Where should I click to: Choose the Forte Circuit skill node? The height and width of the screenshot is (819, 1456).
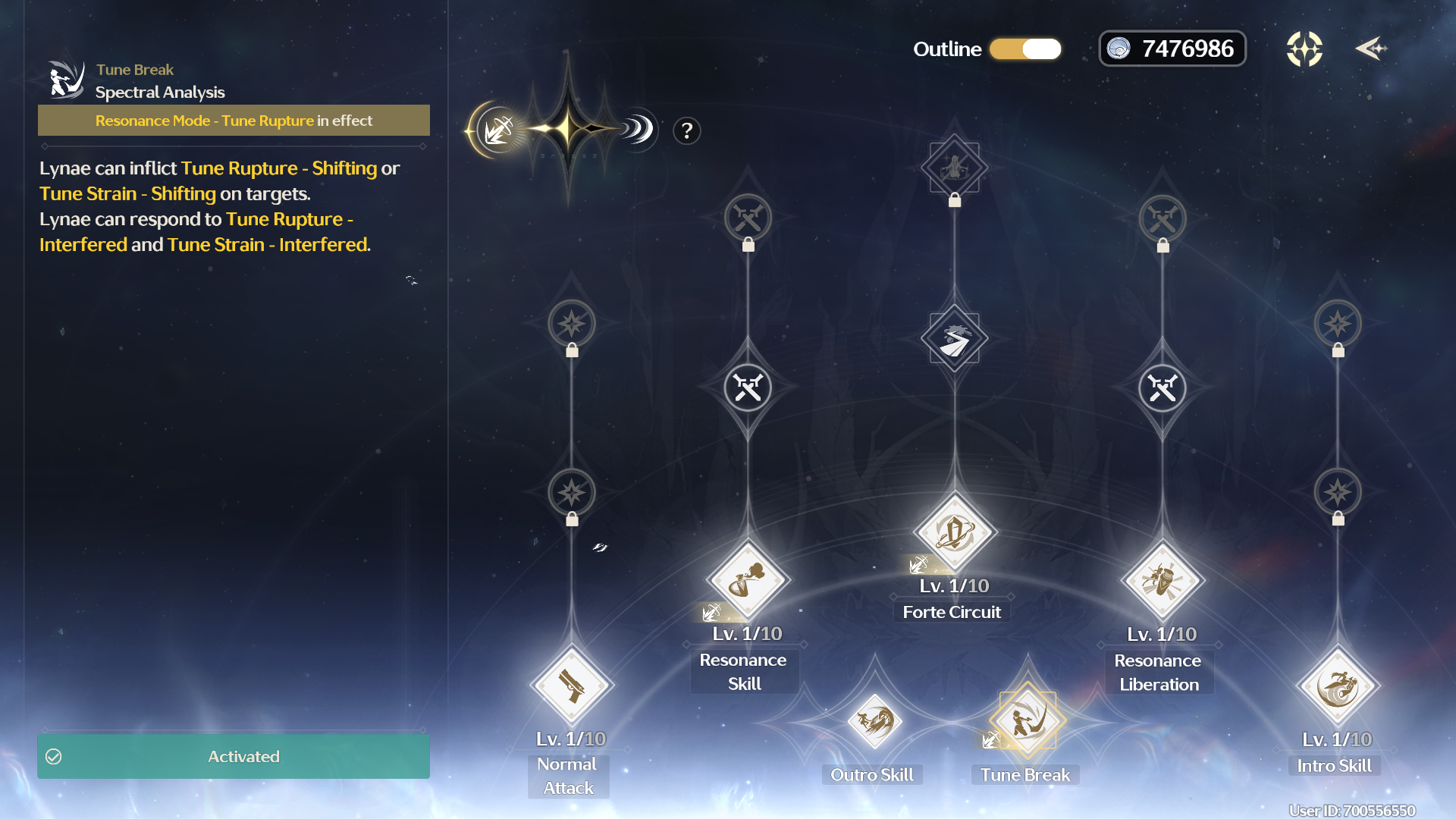tap(954, 532)
